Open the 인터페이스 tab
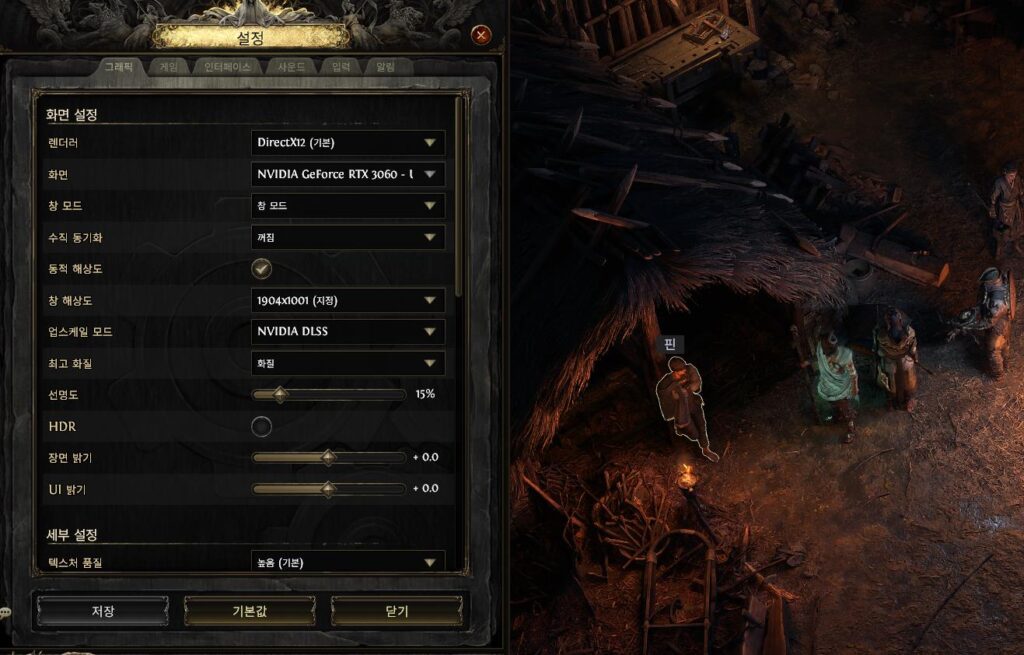This screenshot has width=1024, height=655. (x=227, y=67)
